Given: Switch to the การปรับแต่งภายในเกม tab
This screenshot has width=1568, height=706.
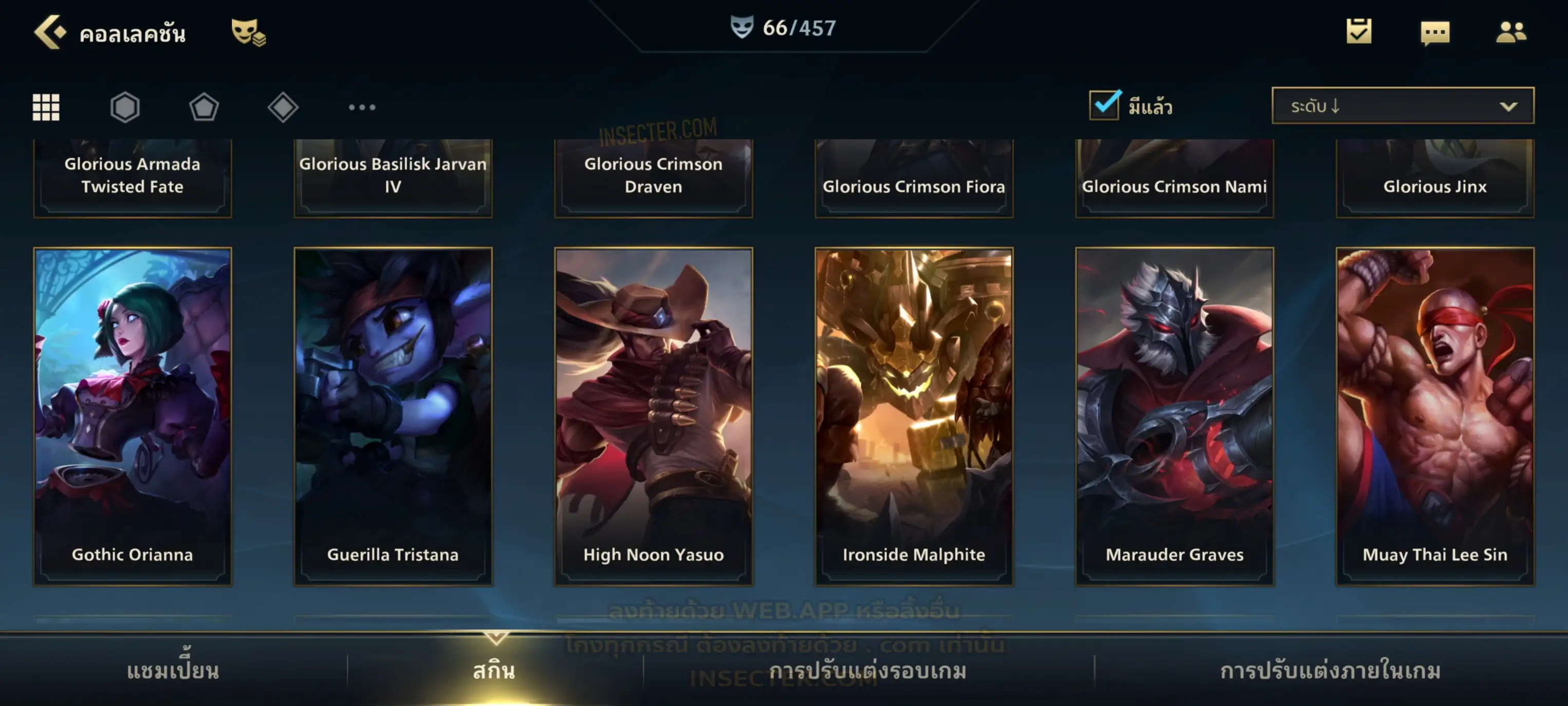Looking at the screenshot, I should (1330, 671).
